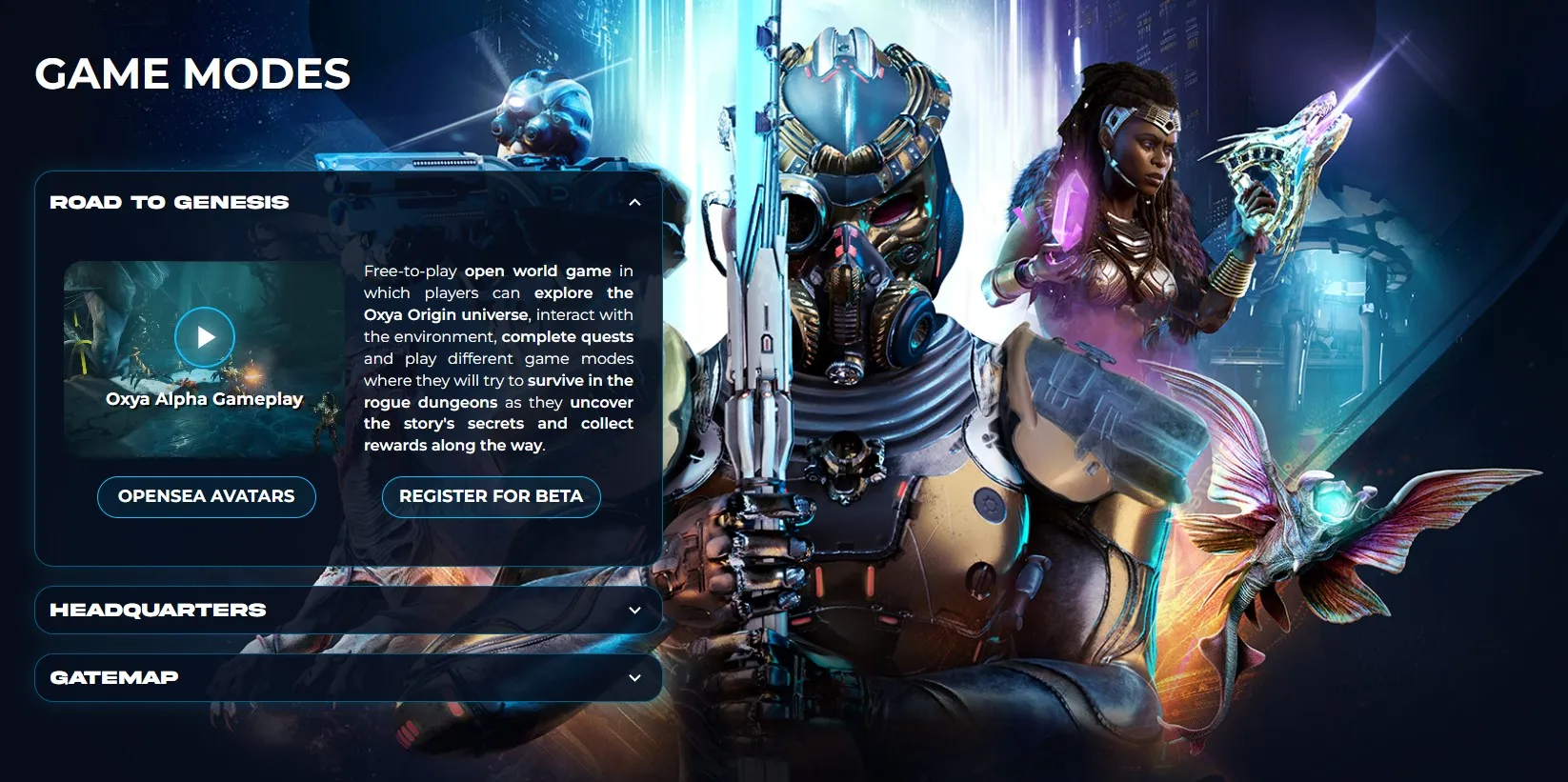Click the down chevron beside Headquarters
The width and height of the screenshot is (1568, 782).
(x=634, y=610)
